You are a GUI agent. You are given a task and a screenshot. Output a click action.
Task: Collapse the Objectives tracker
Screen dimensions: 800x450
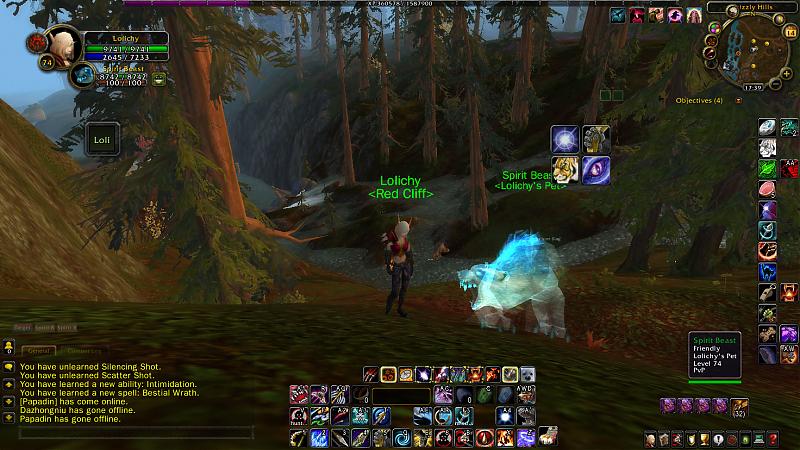coord(739,101)
